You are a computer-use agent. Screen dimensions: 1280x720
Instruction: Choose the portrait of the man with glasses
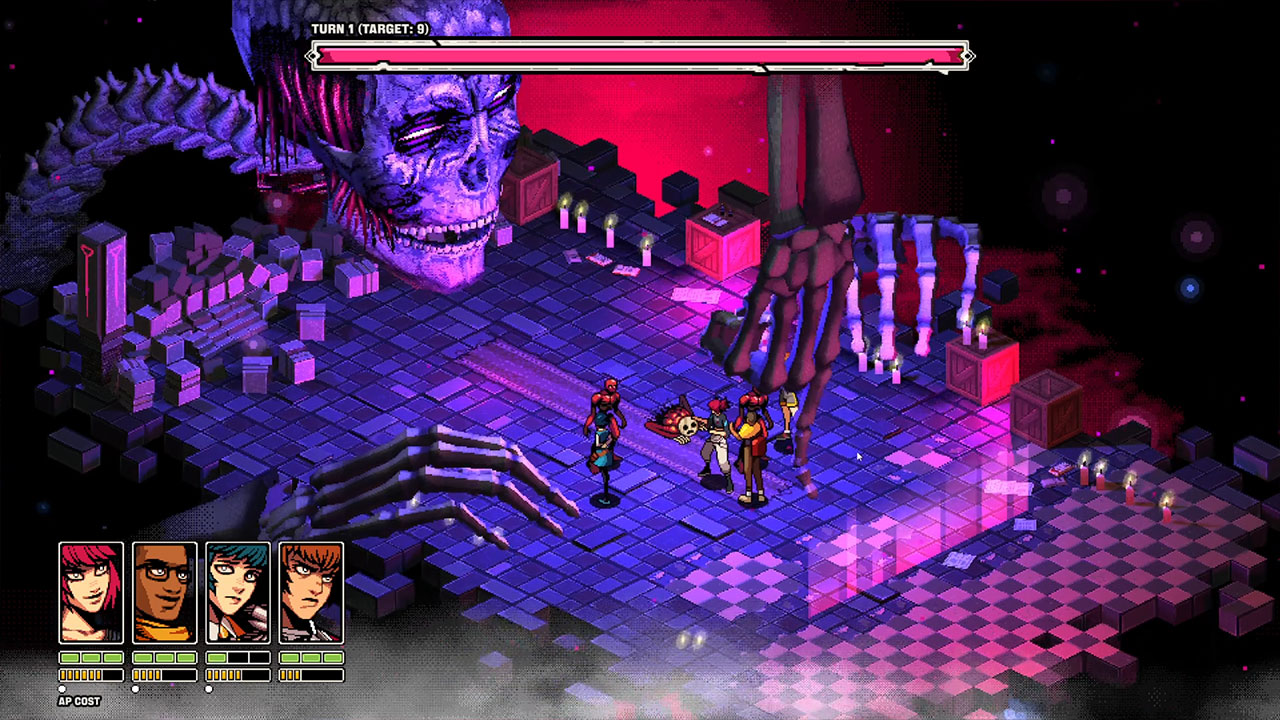pyautogui.click(x=164, y=592)
